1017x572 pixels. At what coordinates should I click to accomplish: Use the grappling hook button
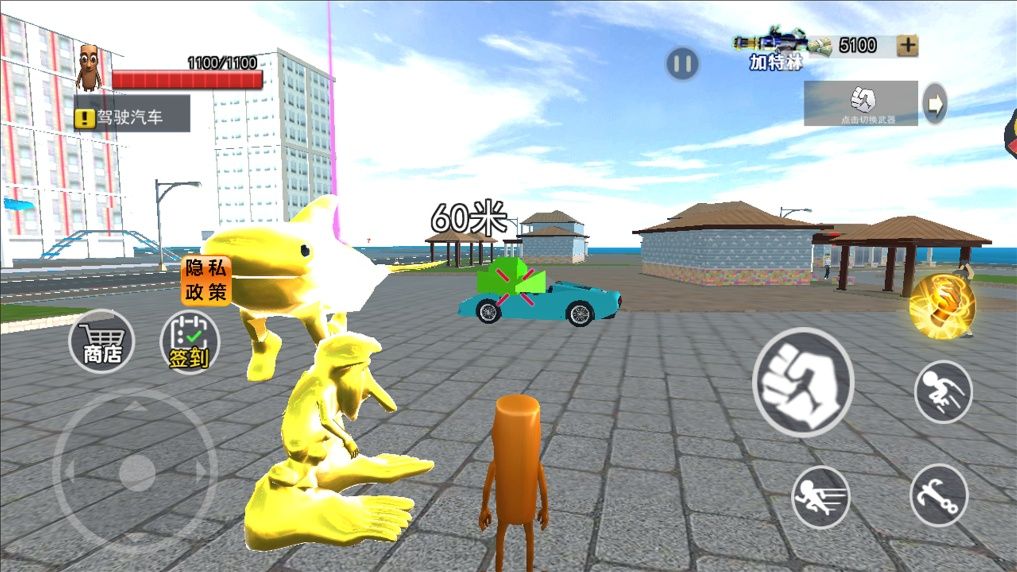[938, 495]
